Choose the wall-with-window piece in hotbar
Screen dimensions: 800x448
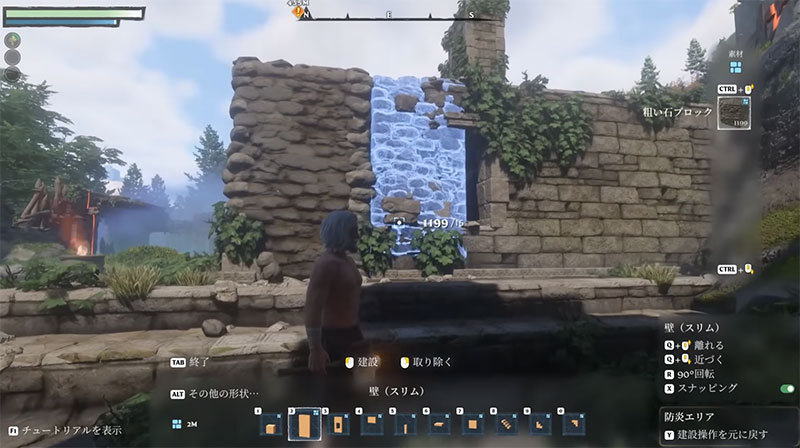pyautogui.click(x=338, y=425)
